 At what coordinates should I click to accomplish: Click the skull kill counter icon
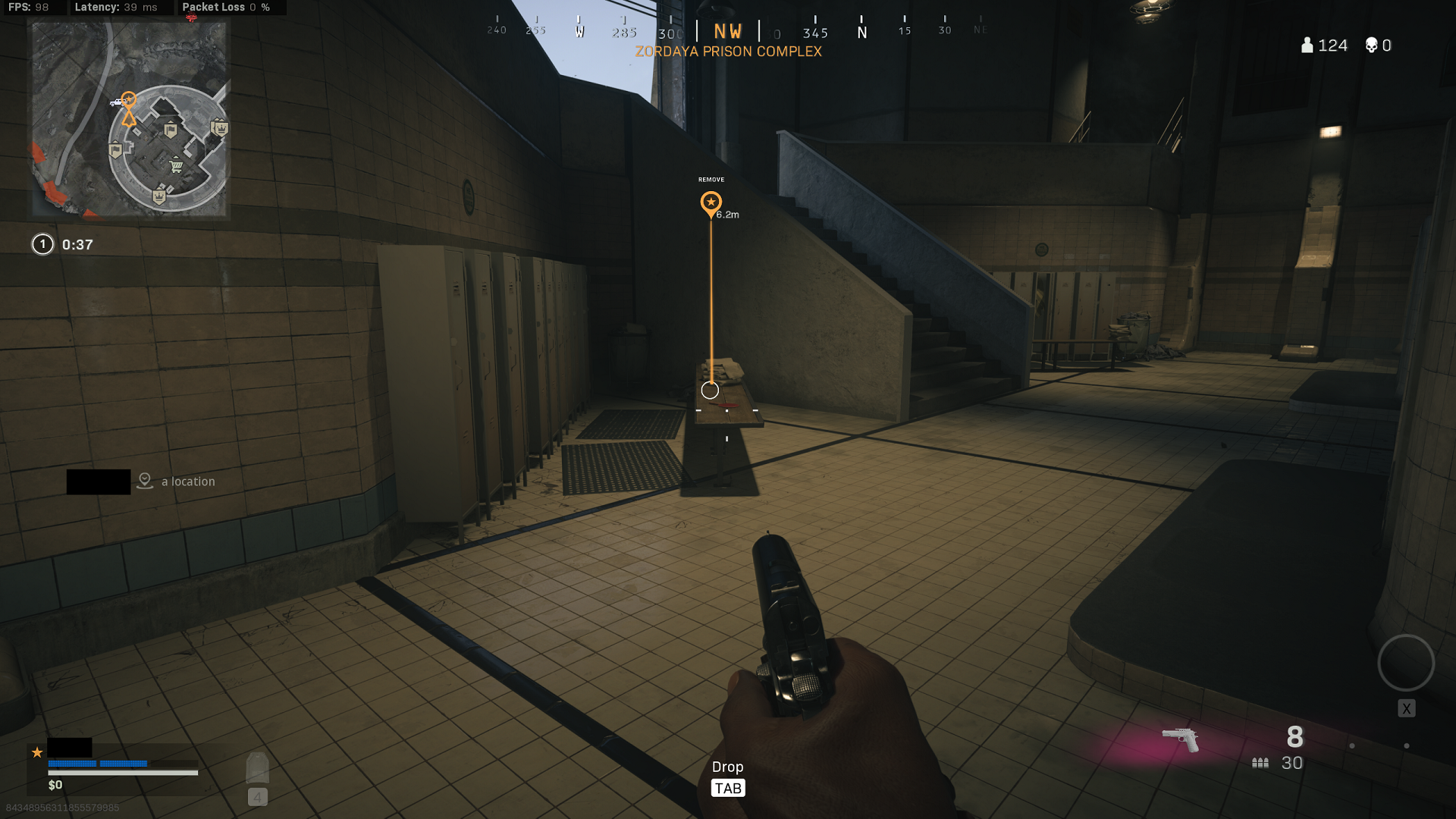tap(1370, 45)
